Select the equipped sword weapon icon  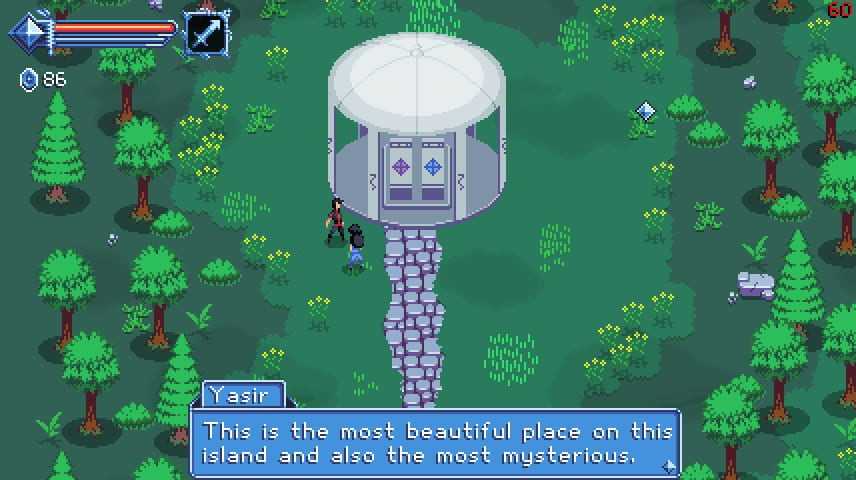coord(205,33)
